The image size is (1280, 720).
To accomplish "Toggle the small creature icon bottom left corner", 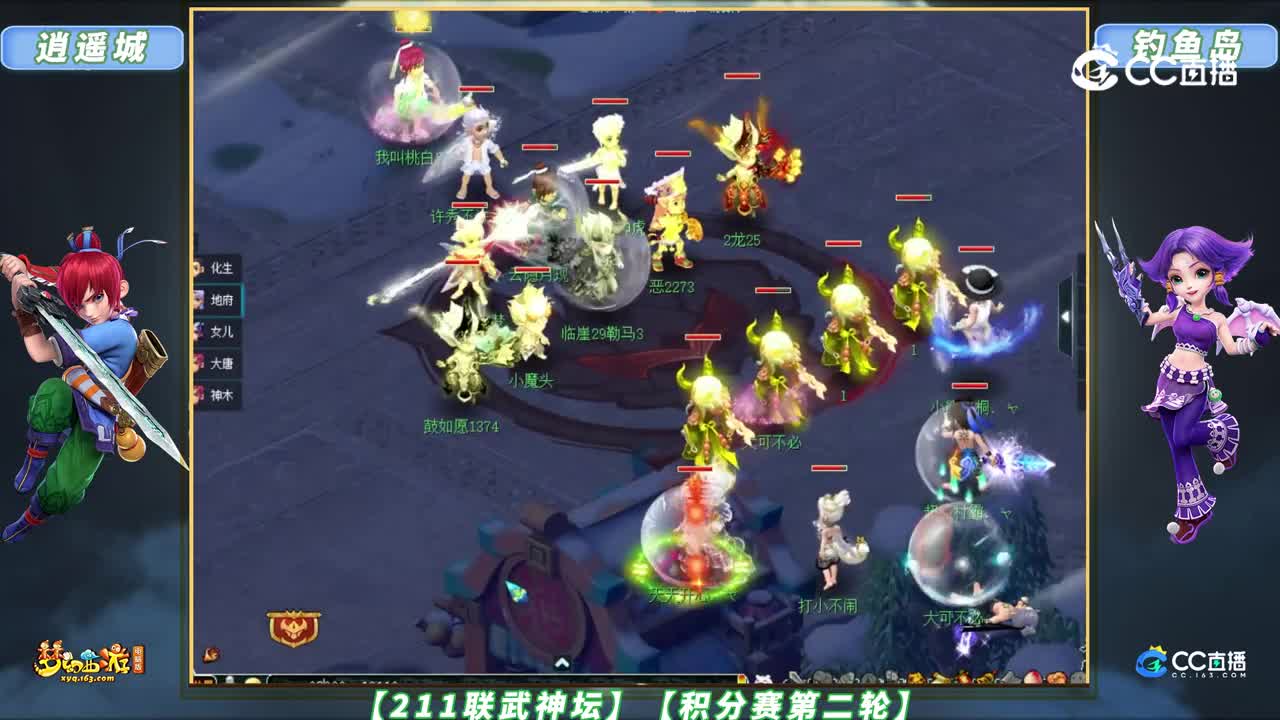I will click(x=210, y=654).
